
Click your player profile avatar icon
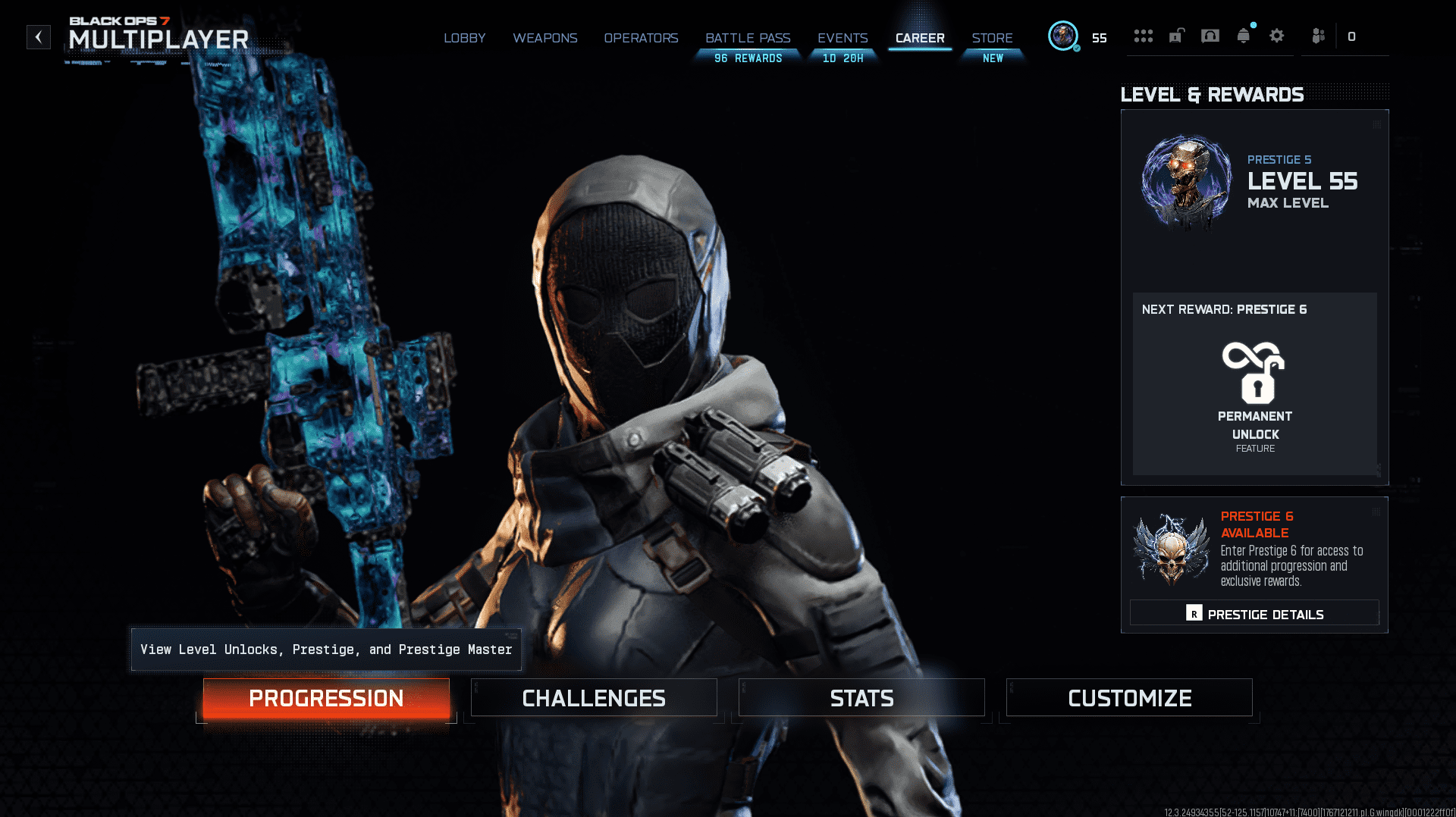(1064, 36)
